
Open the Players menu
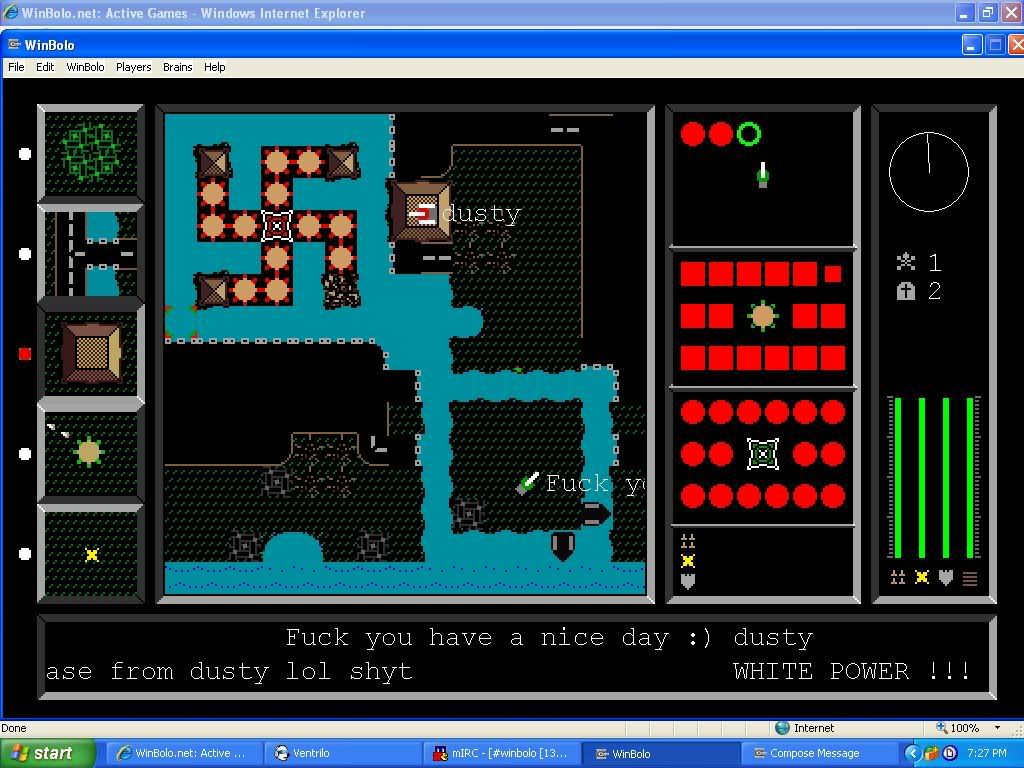pyautogui.click(x=133, y=67)
